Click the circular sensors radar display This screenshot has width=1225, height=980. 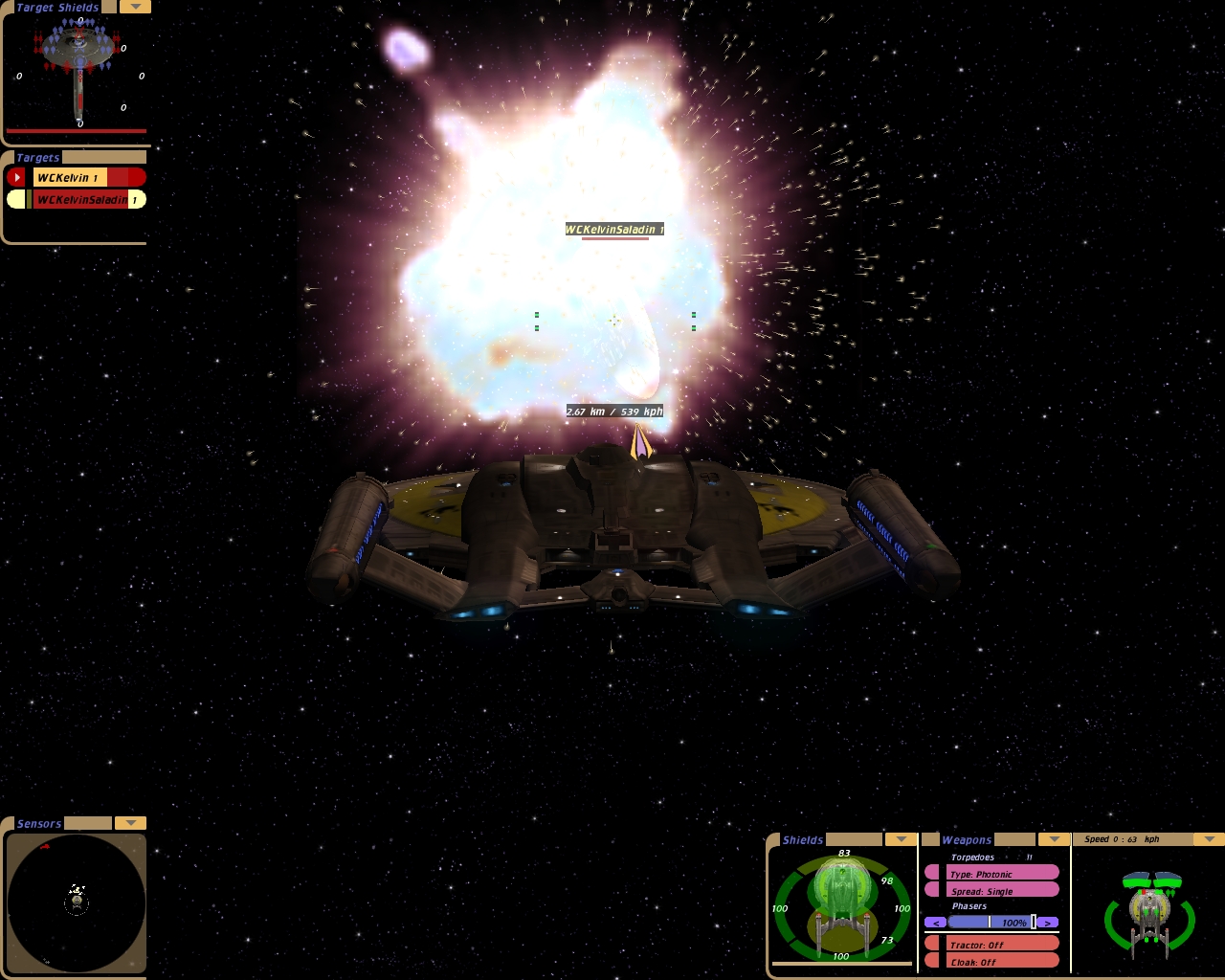pyautogui.click(x=77, y=902)
